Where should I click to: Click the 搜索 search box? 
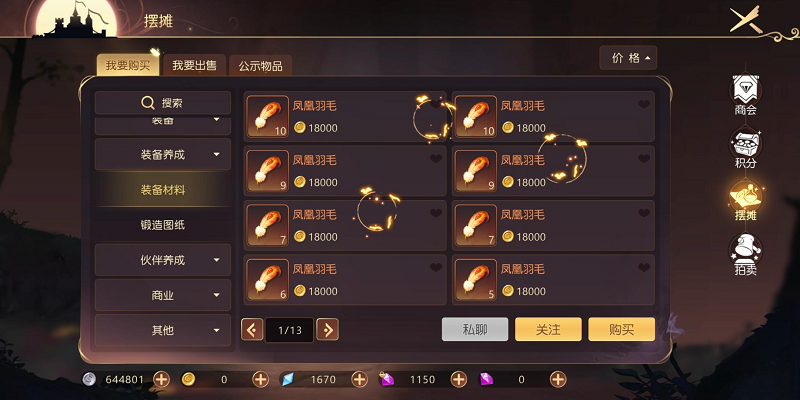(163, 103)
